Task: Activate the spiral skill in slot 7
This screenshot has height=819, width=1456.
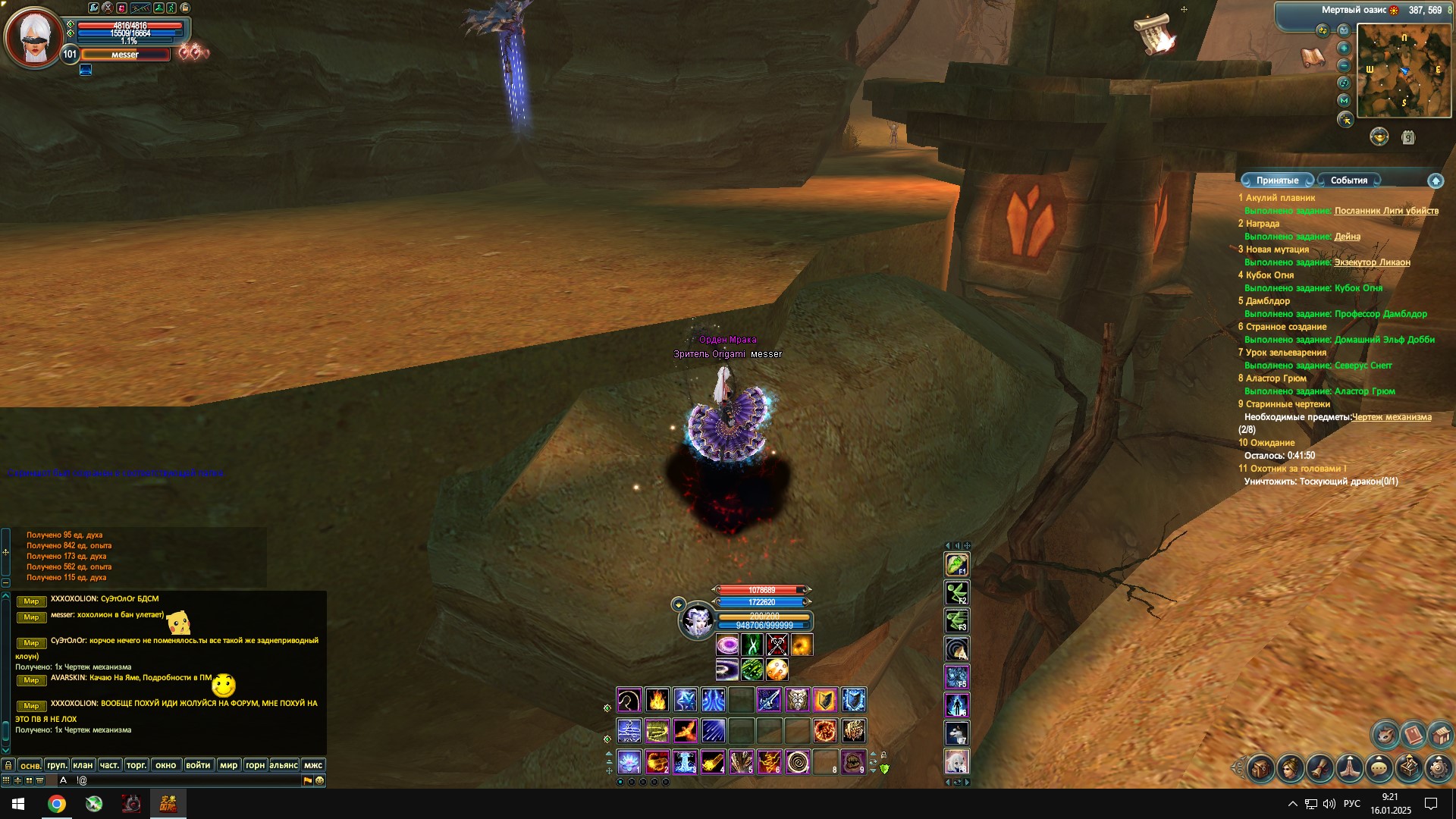Action: tap(797, 761)
